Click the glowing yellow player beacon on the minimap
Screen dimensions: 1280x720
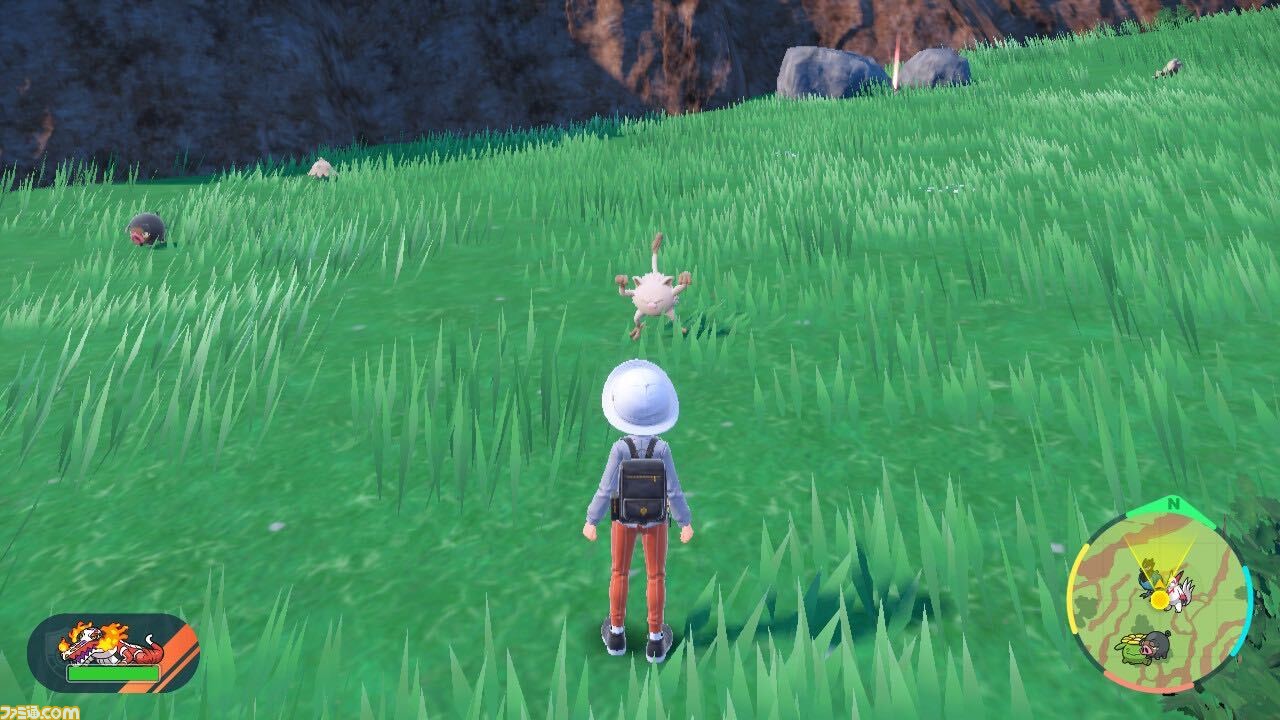pyautogui.click(x=1159, y=600)
